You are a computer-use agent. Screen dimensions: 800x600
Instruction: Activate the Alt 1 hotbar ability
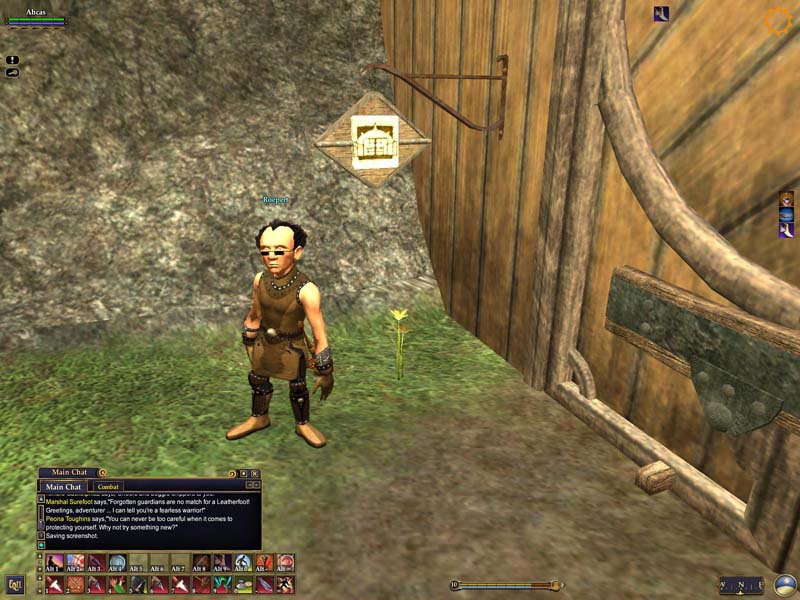coord(54,563)
